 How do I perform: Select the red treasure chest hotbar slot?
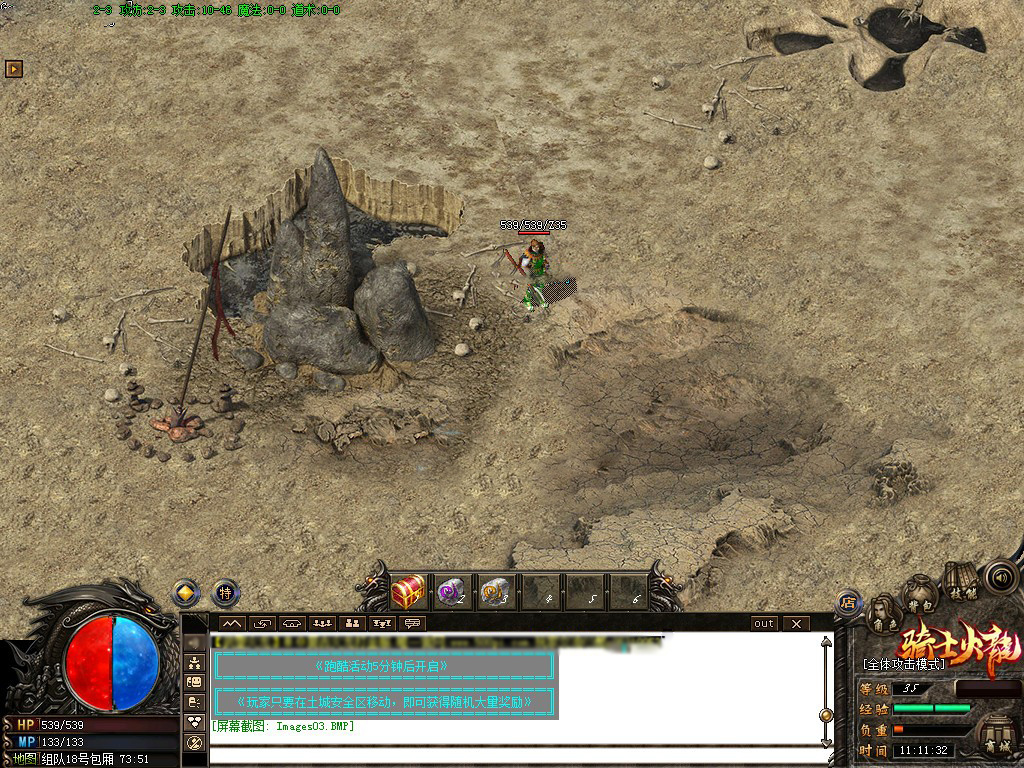[408, 592]
